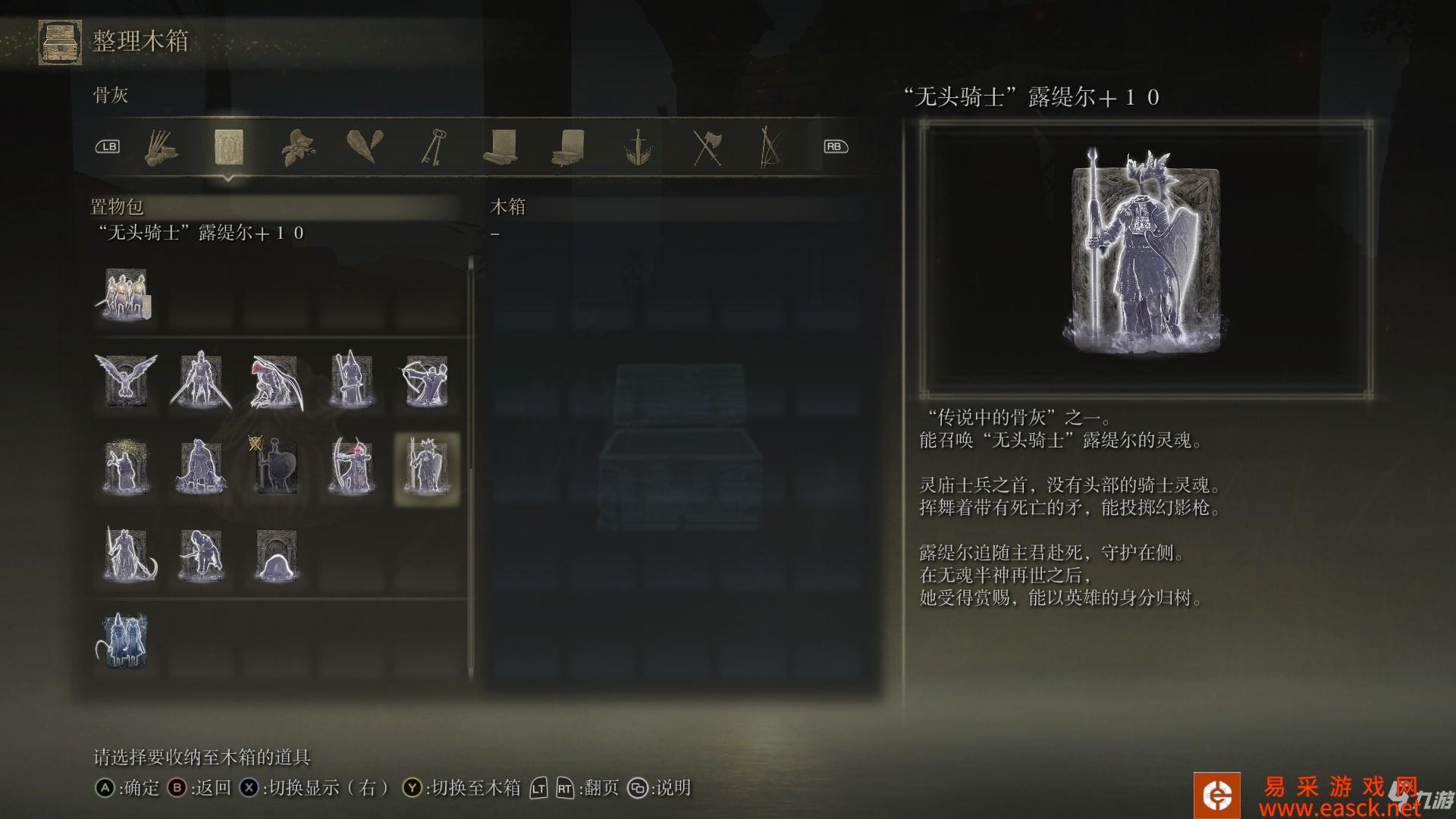Viewport: 1456px width, 819px height.
Task: Toggle display with the X 切换显示 control
Action: coord(248,789)
